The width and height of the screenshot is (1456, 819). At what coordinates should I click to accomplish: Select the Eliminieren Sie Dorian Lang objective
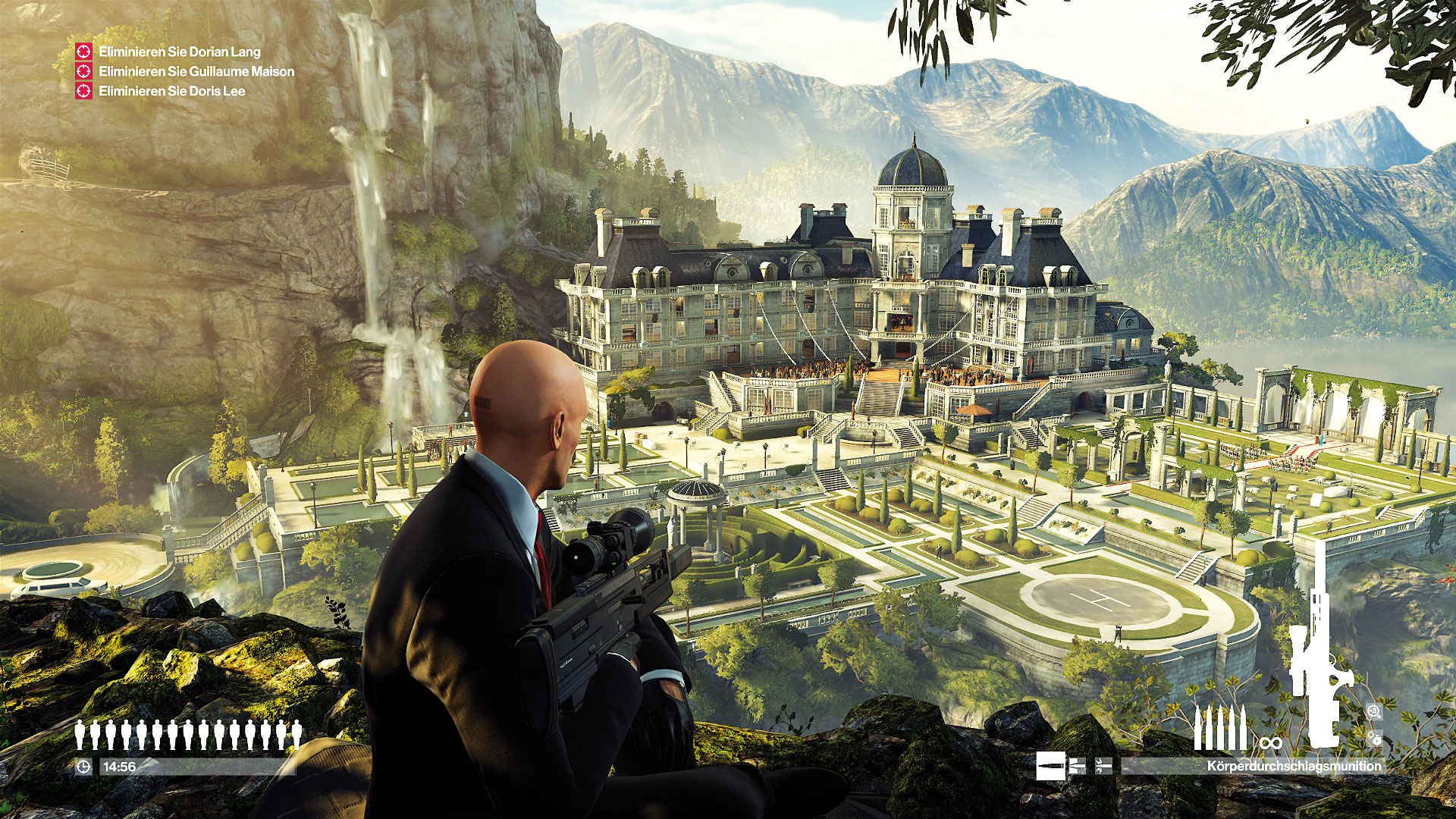coord(179,52)
